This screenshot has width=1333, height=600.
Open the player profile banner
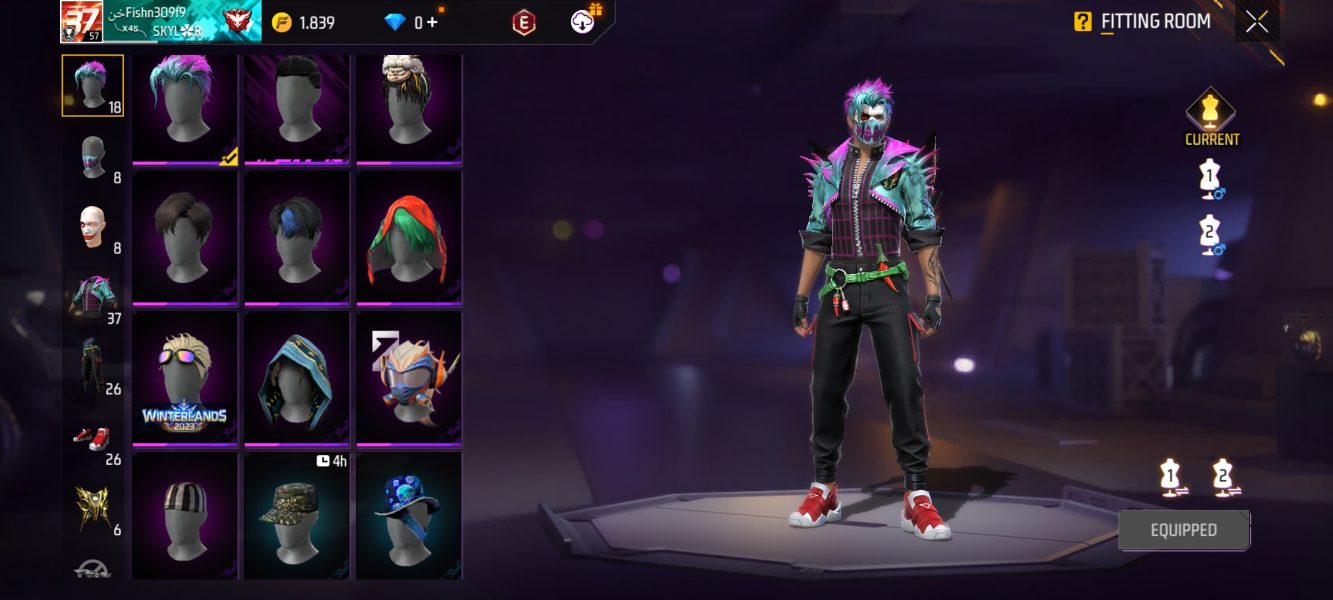point(160,21)
